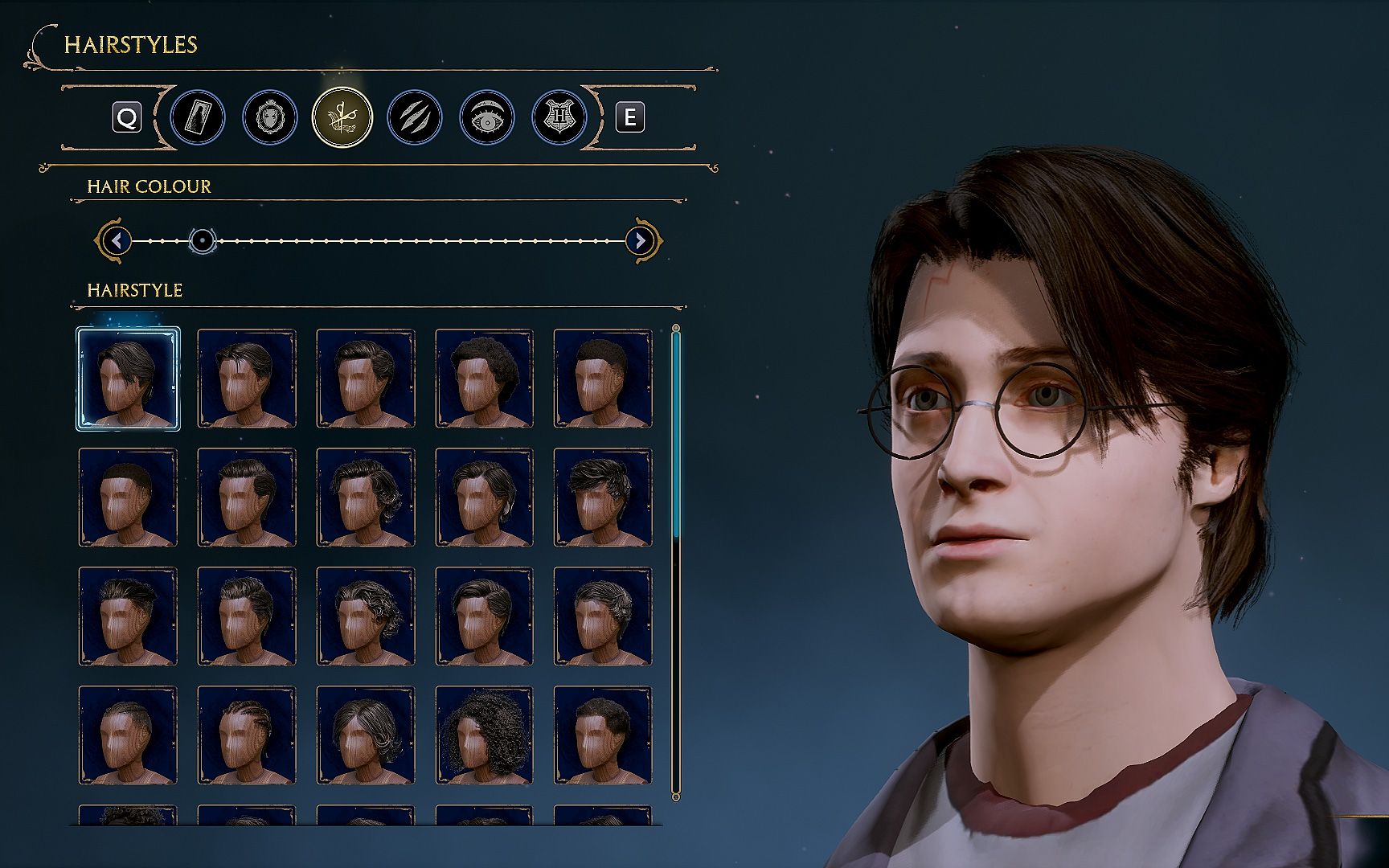The height and width of the screenshot is (868, 1389).
Task: Open the claw-mark scars tab
Action: [414, 118]
